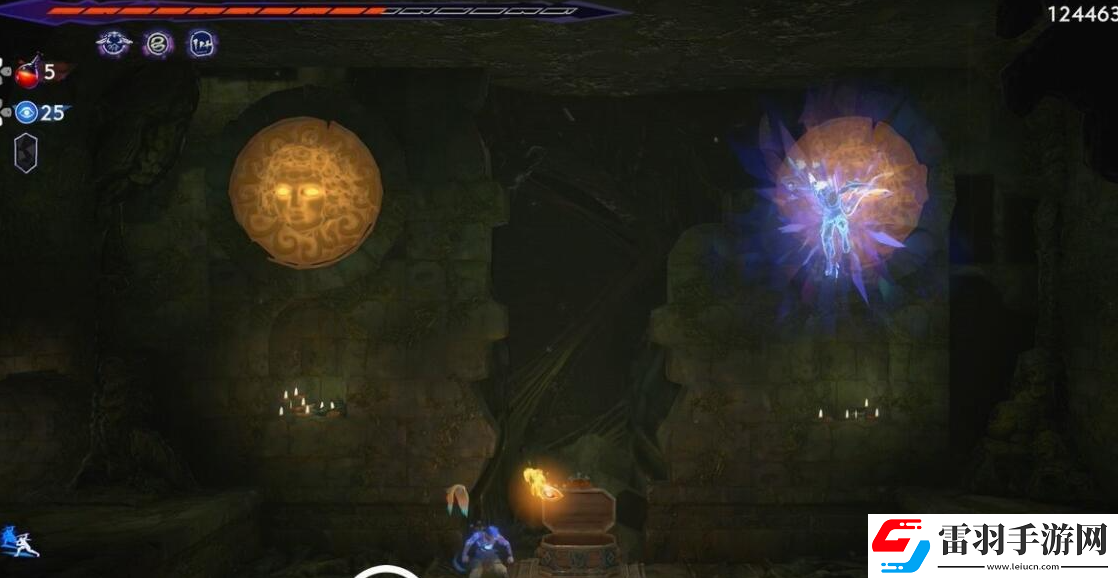The height and width of the screenshot is (578, 1118).
Task: Select the glowing blue rune ability icon
Action: 201,44
